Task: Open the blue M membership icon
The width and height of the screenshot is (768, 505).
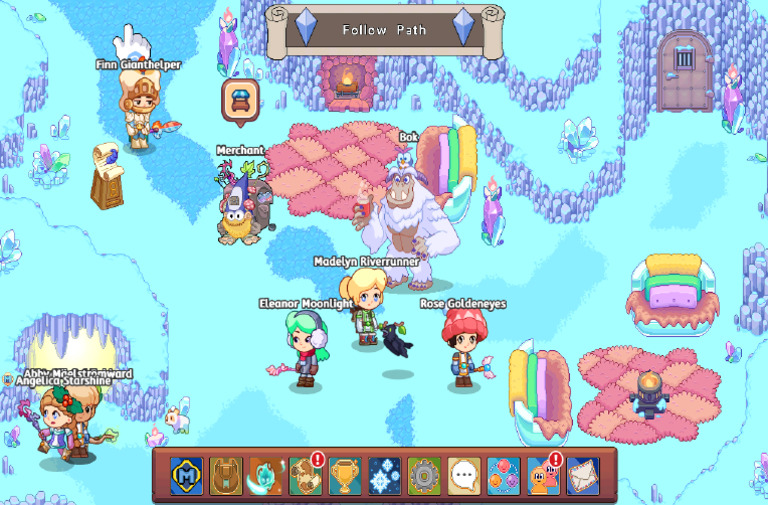Action: pyautogui.click(x=187, y=476)
